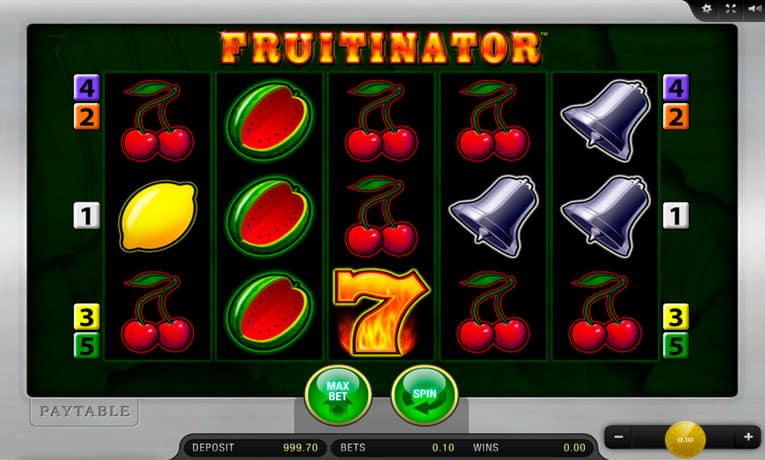The height and width of the screenshot is (460, 765).
Task: Open the PAYTABLE
Action: pos(84,411)
